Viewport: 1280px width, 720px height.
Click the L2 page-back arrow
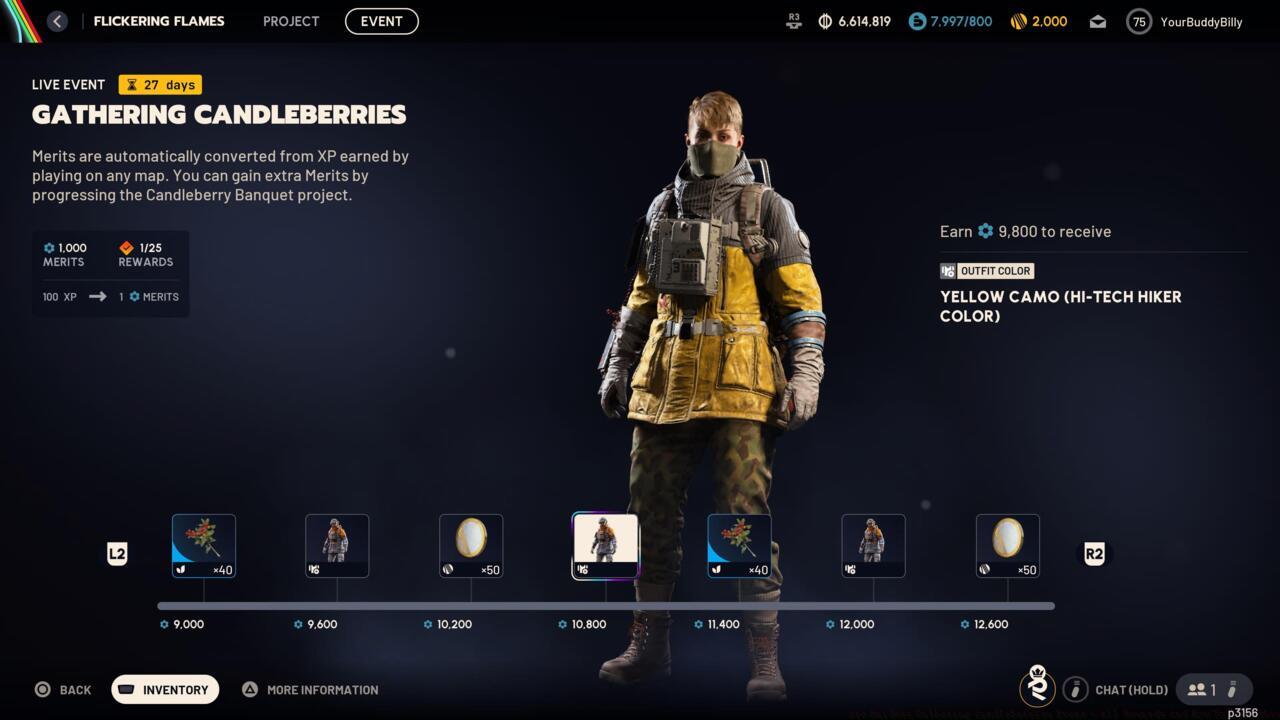point(117,554)
